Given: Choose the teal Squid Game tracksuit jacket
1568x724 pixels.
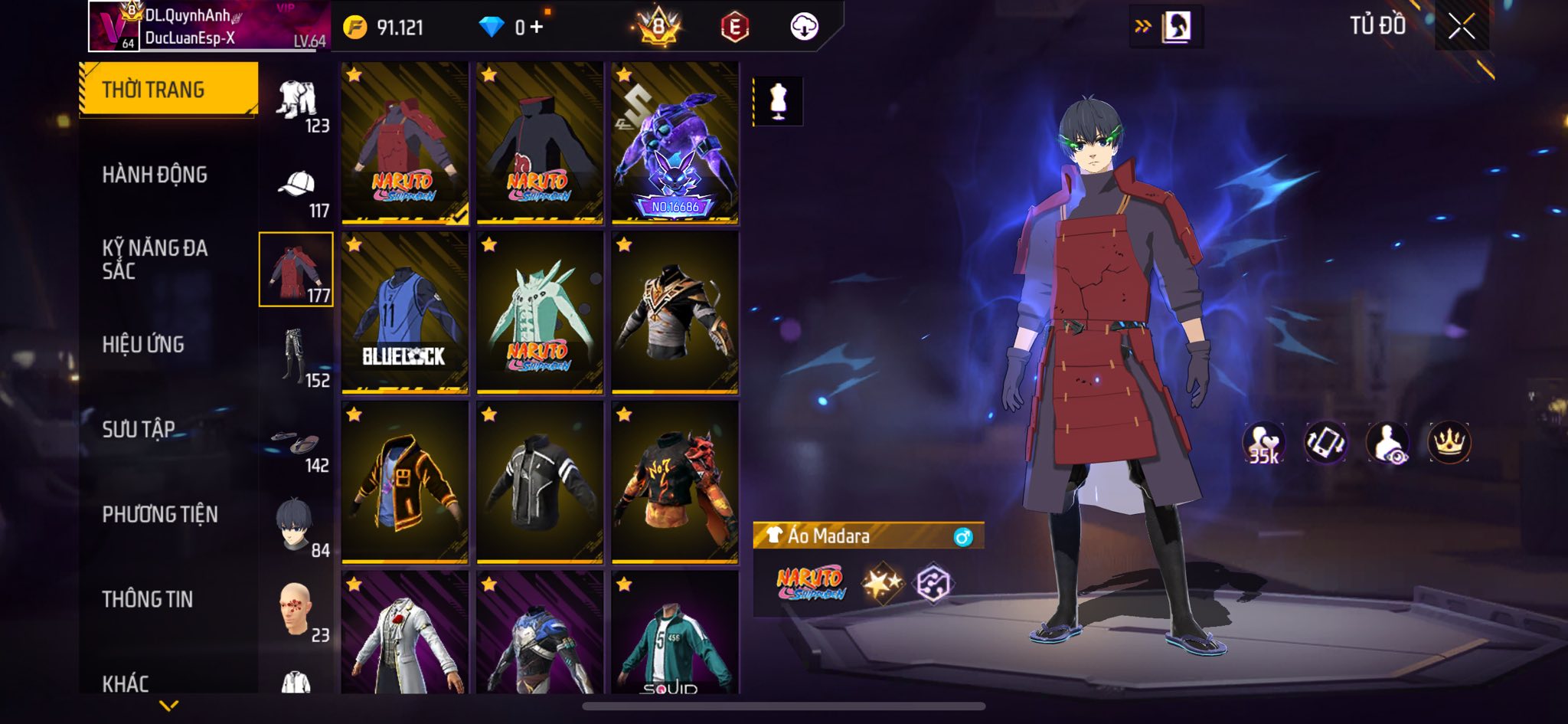Looking at the screenshot, I should [x=675, y=633].
